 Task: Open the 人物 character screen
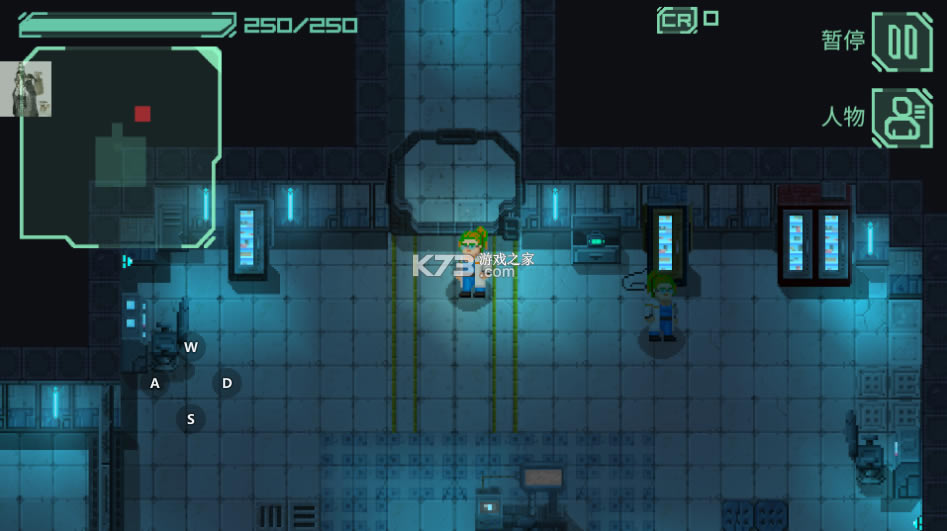coord(902,118)
